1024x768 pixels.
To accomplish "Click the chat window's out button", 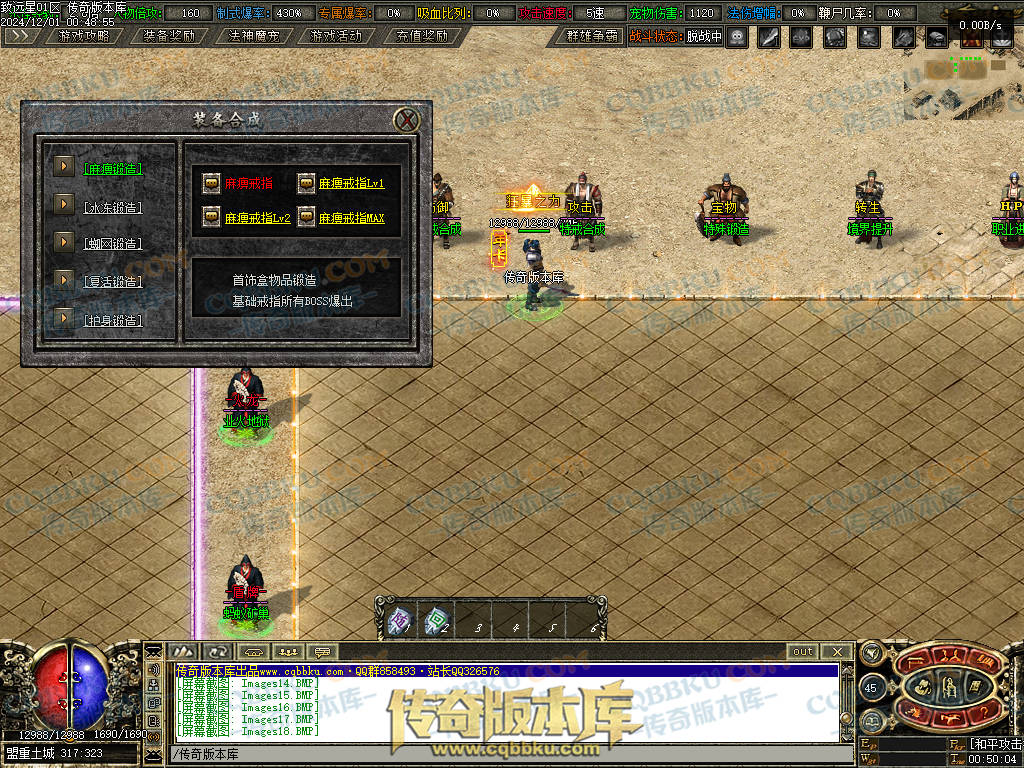I will 803,652.
